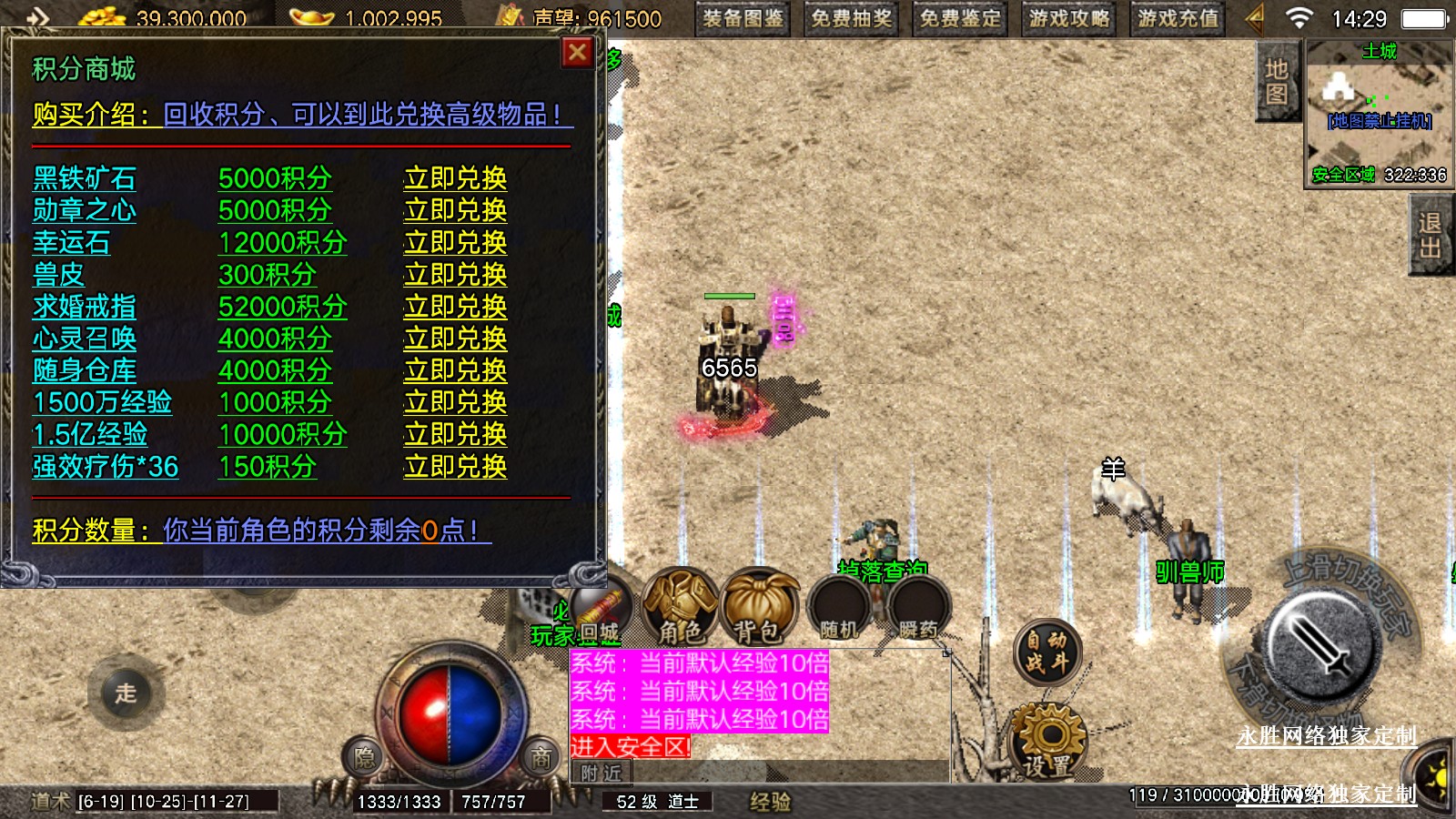
Task: Redeem the 幸运石 with its 立即兑换 link
Action: [455, 243]
